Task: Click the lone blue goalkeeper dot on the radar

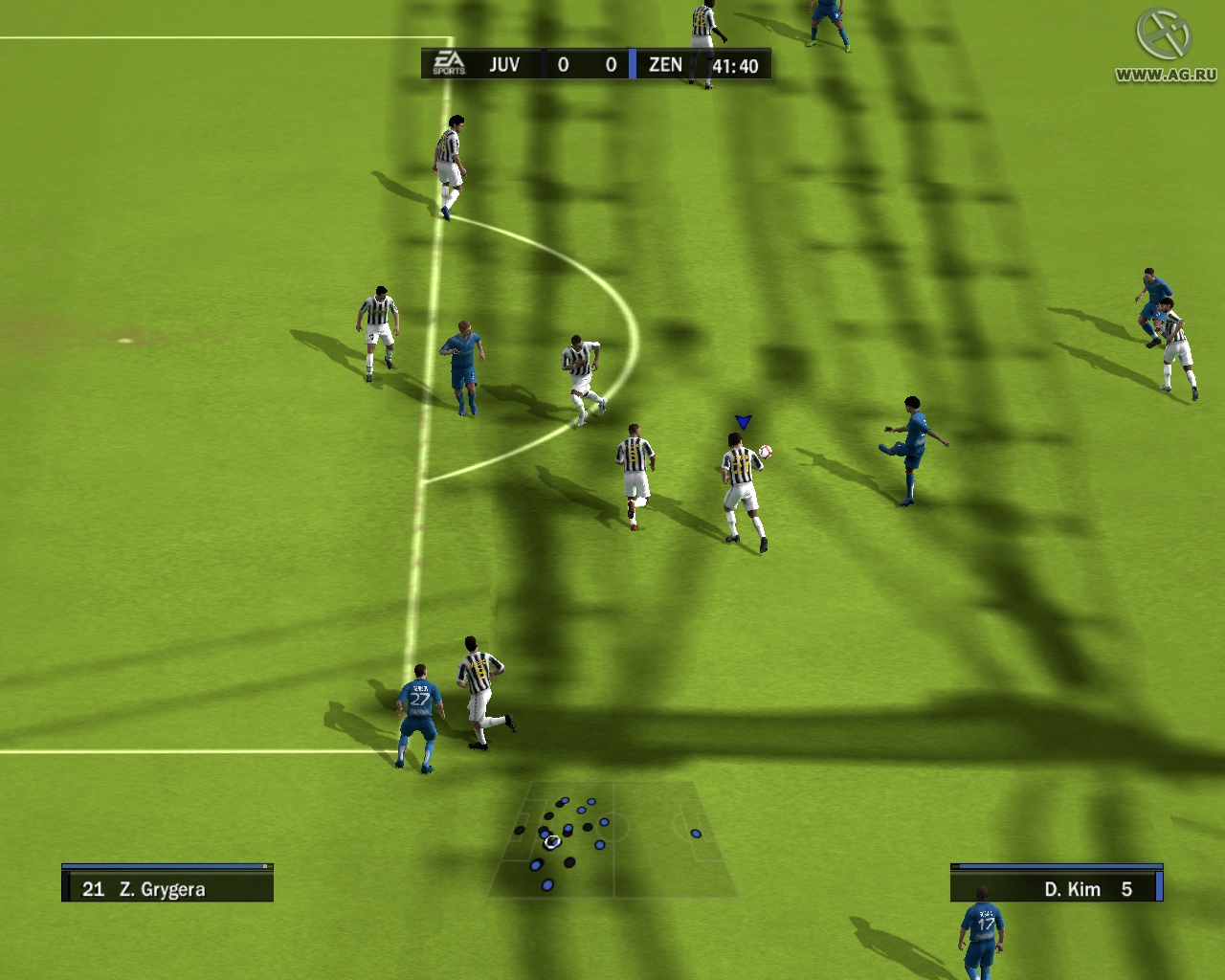Action: click(695, 833)
